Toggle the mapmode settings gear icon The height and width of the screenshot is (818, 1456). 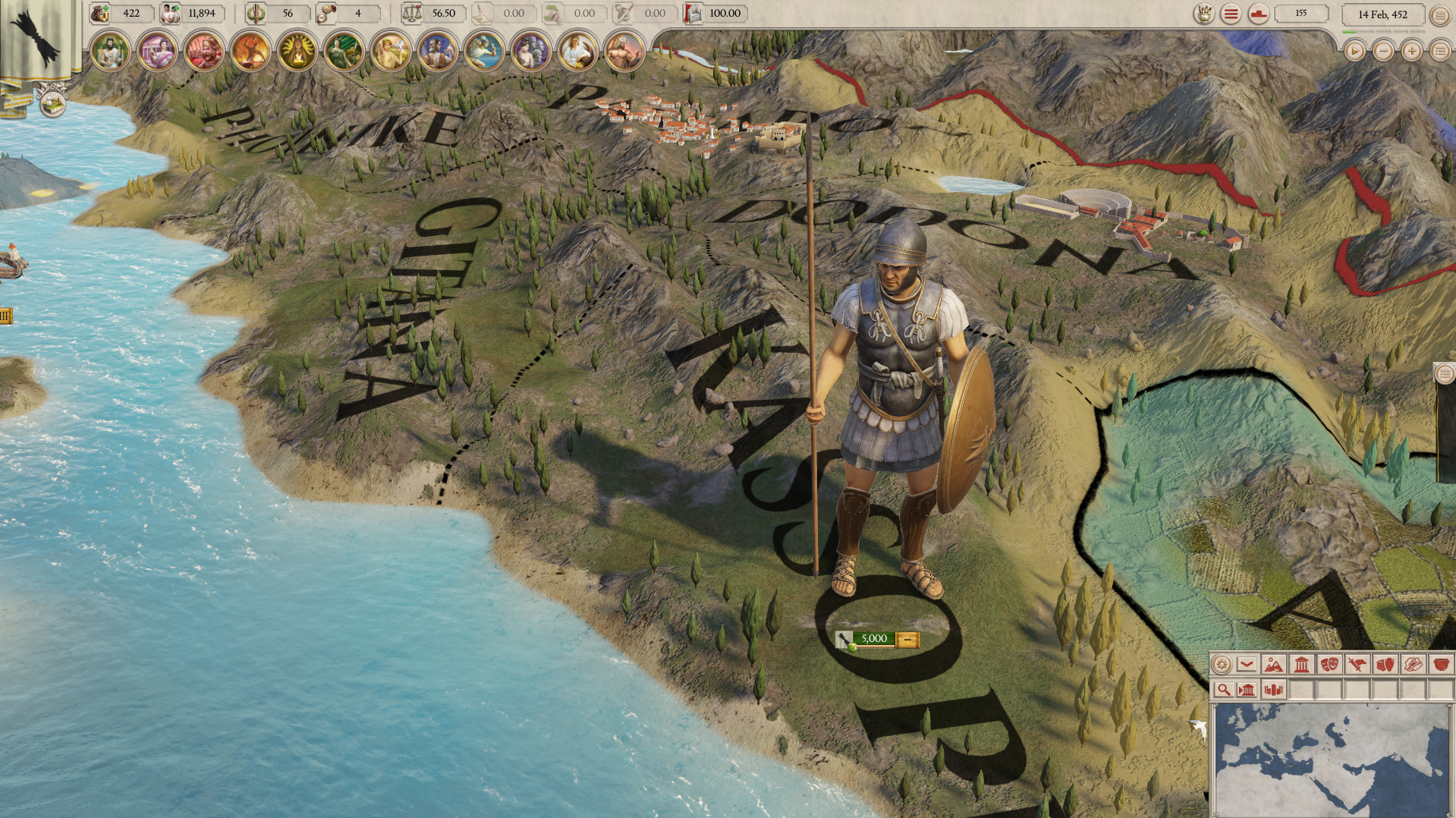tap(1222, 665)
